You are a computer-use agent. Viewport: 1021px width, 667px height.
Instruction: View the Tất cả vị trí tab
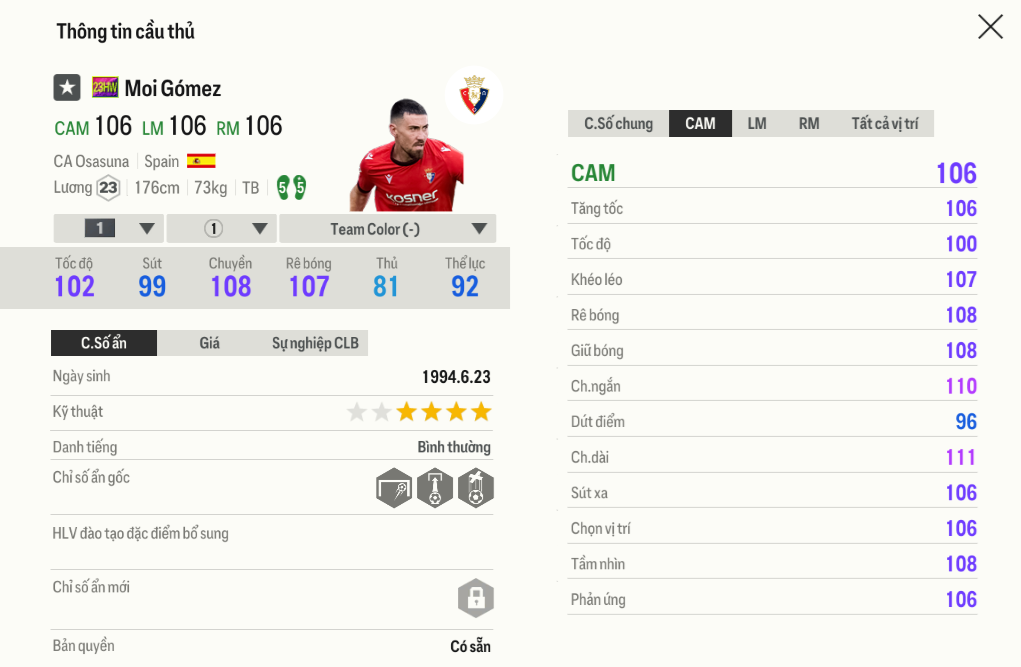click(x=884, y=124)
